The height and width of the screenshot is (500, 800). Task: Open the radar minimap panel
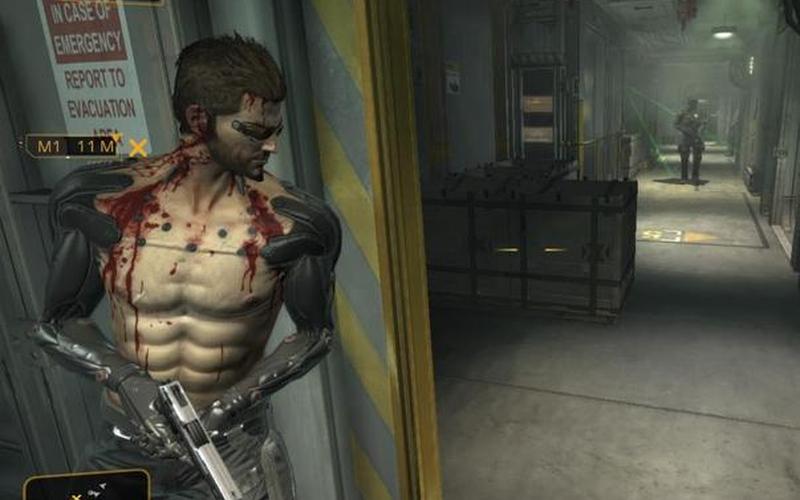tap(87, 486)
